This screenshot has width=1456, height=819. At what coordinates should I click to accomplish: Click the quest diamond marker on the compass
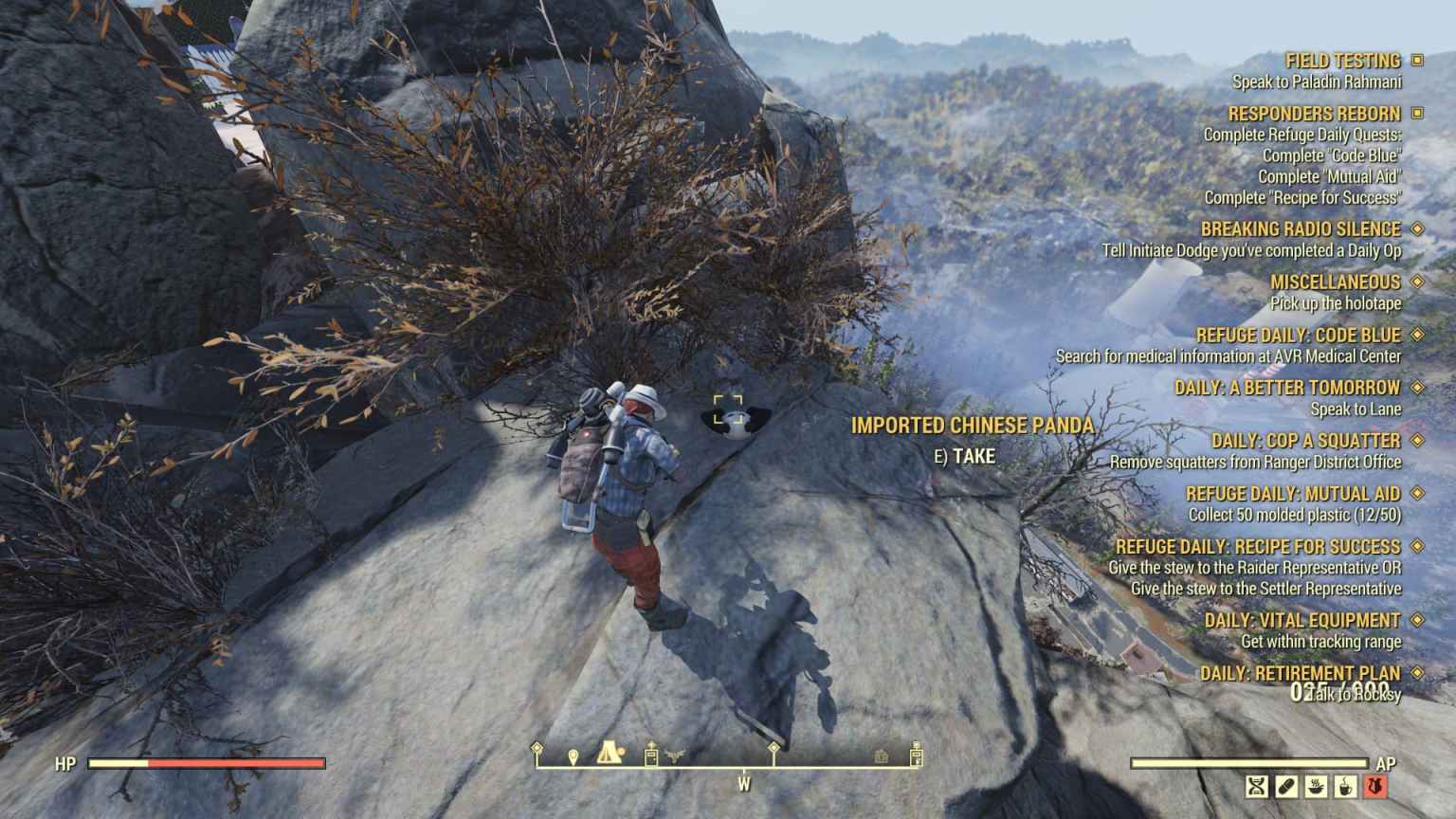(773, 747)
